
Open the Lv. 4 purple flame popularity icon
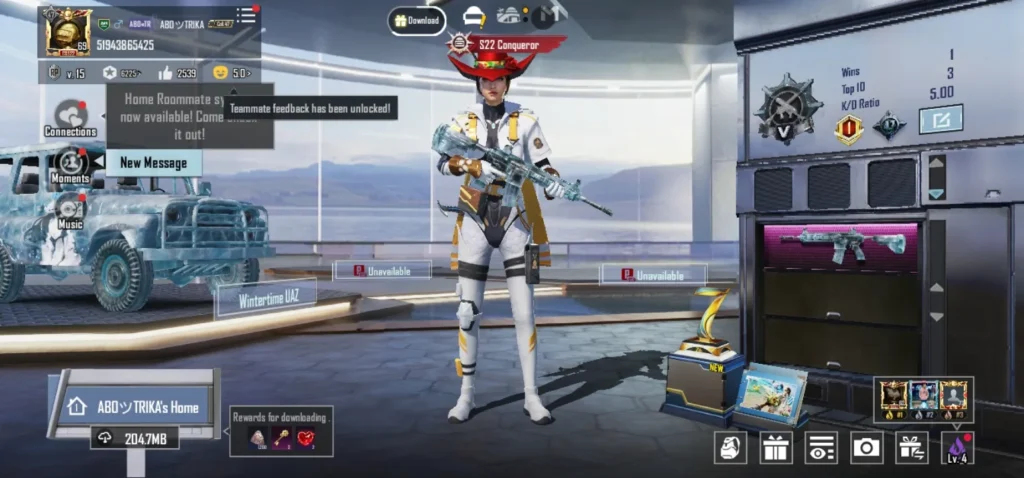point(957,447)
